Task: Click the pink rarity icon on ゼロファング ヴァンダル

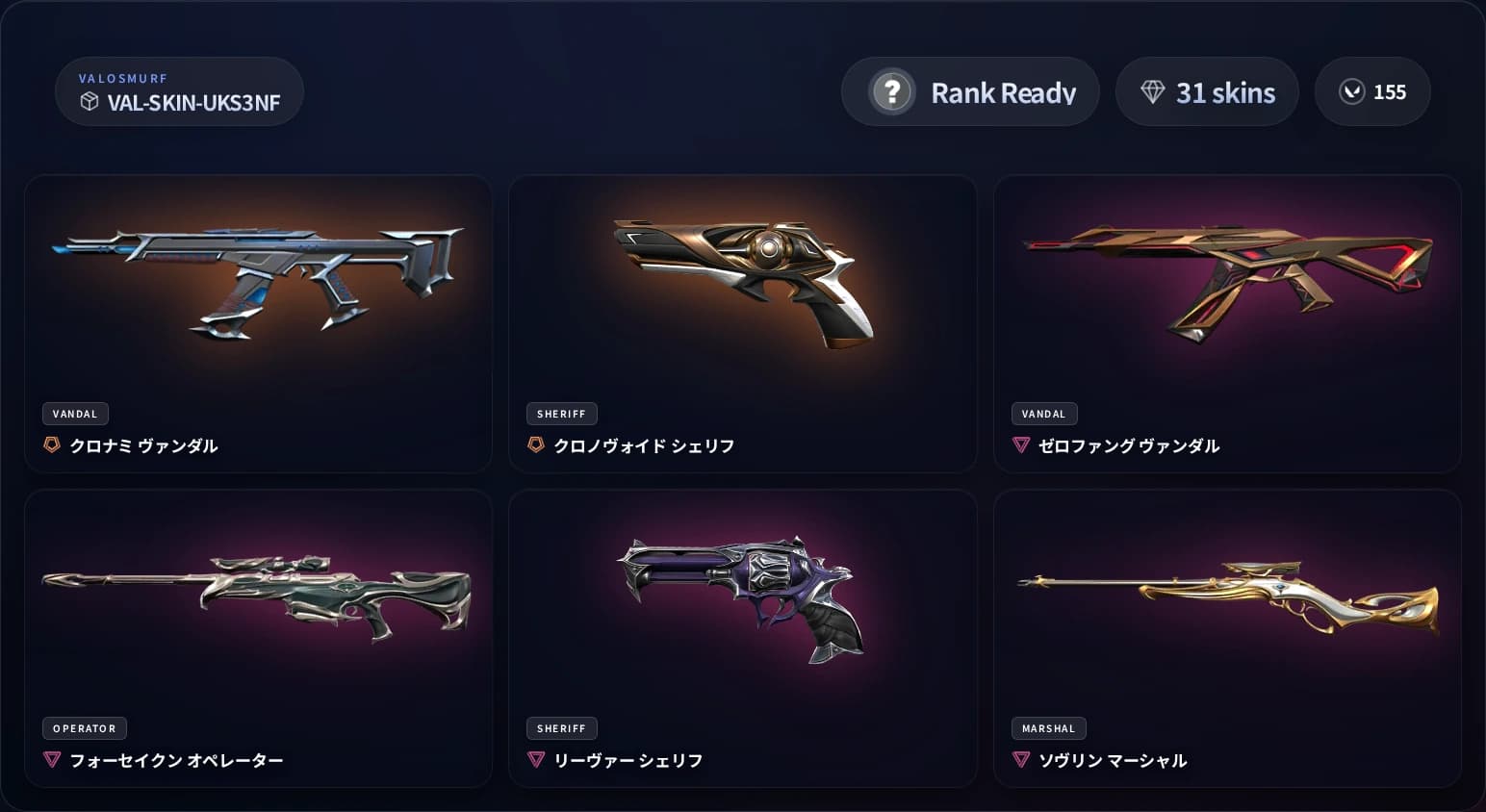Action: click(1020, 445)
